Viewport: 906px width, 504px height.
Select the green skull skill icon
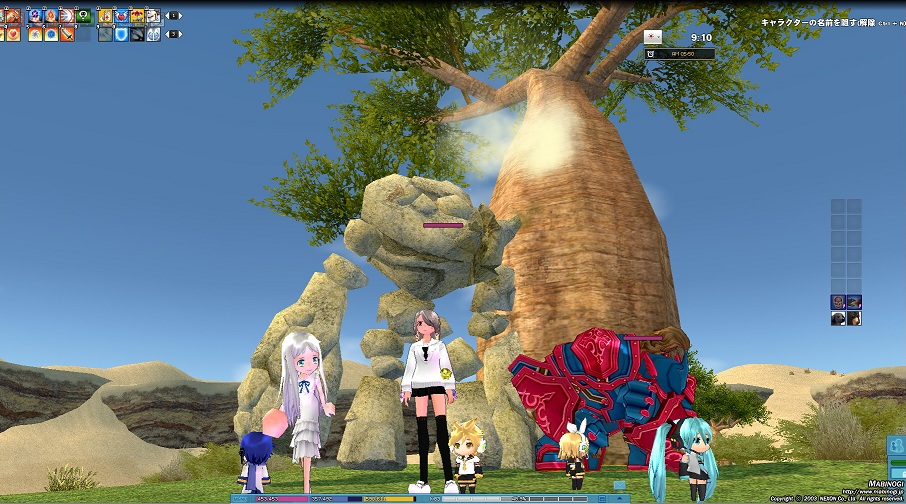pyautogui.click(x=83, y=16)
